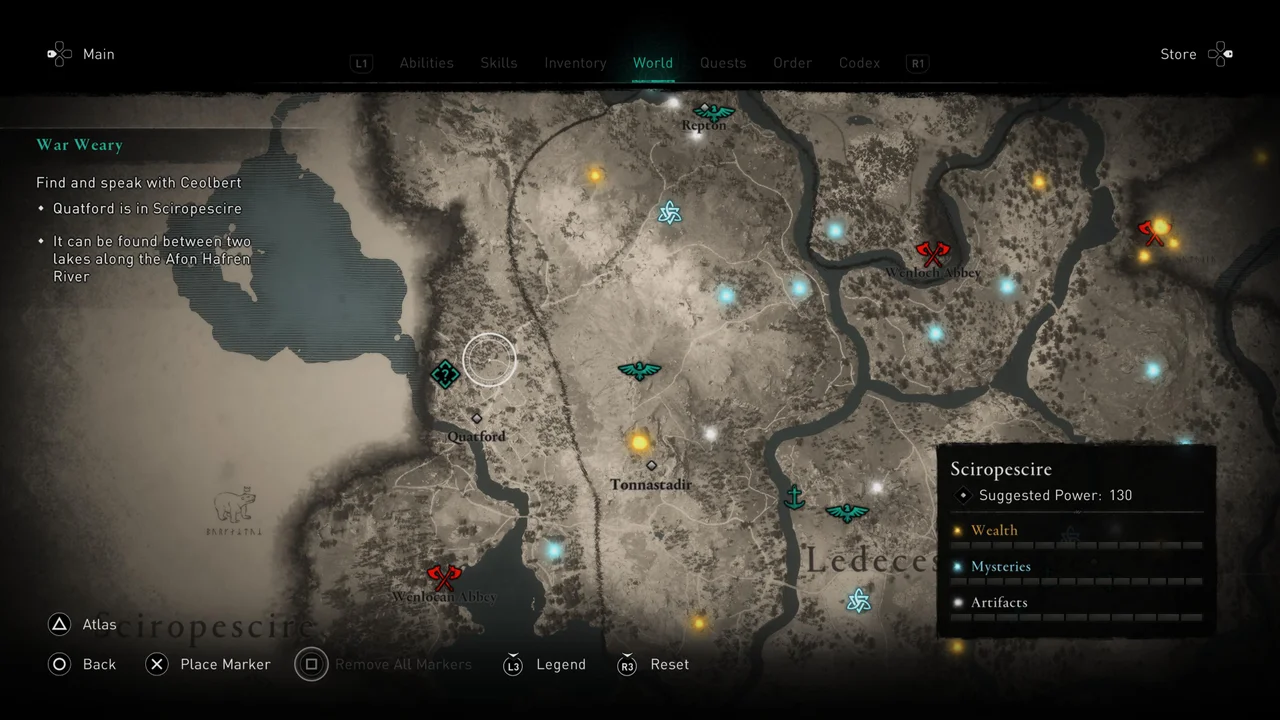This screenshot has width=1280, height=720.
Task: Select the red raid axes at Wenloch Abbey
Action: [931, 252]
